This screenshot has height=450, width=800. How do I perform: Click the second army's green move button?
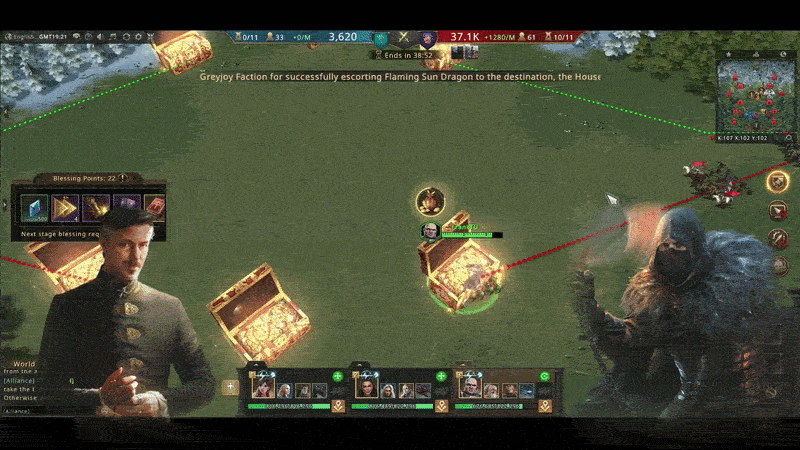coord(441,377)
